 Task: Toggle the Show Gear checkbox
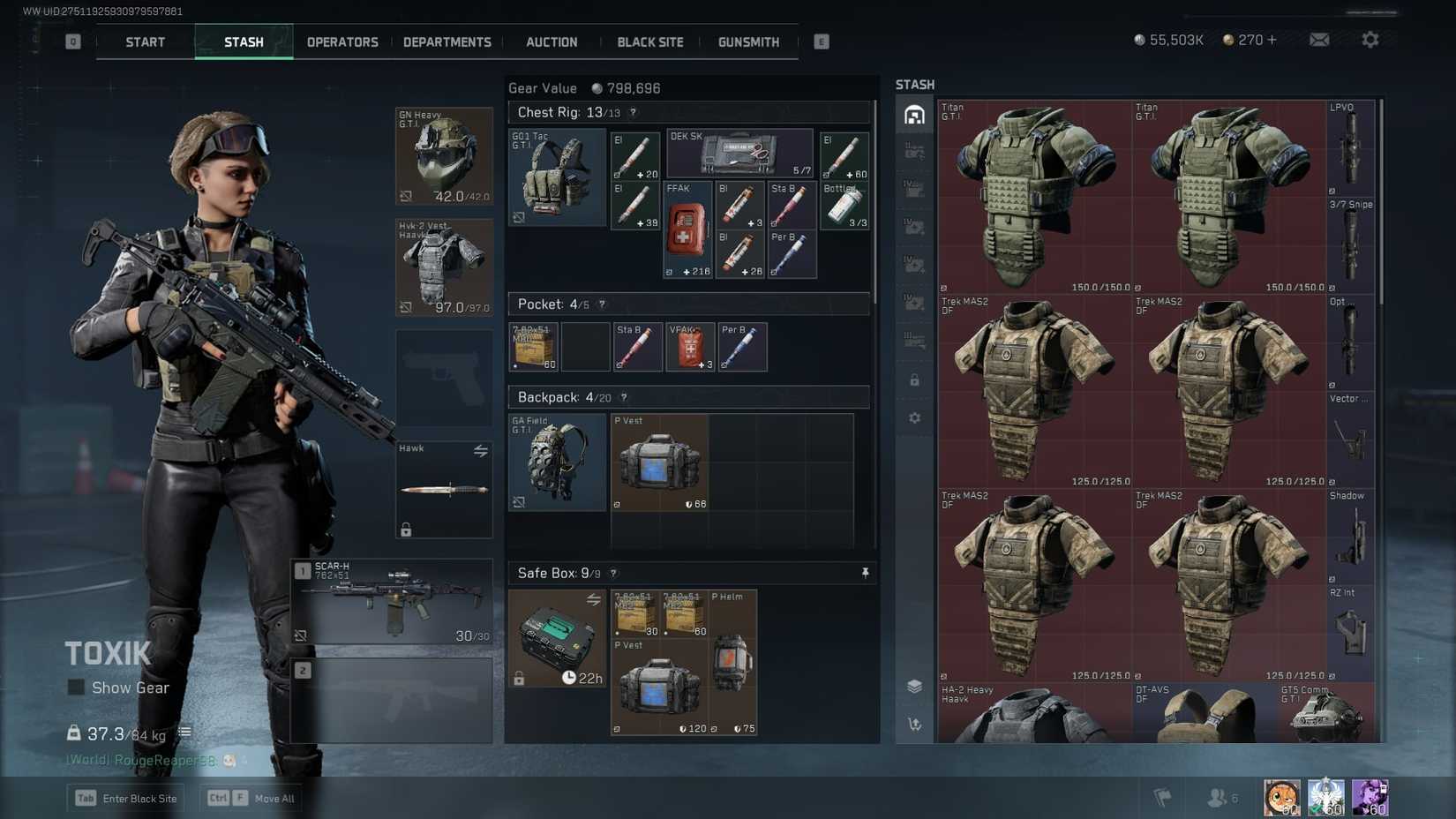pyautogui.click(x=78, y=688)
